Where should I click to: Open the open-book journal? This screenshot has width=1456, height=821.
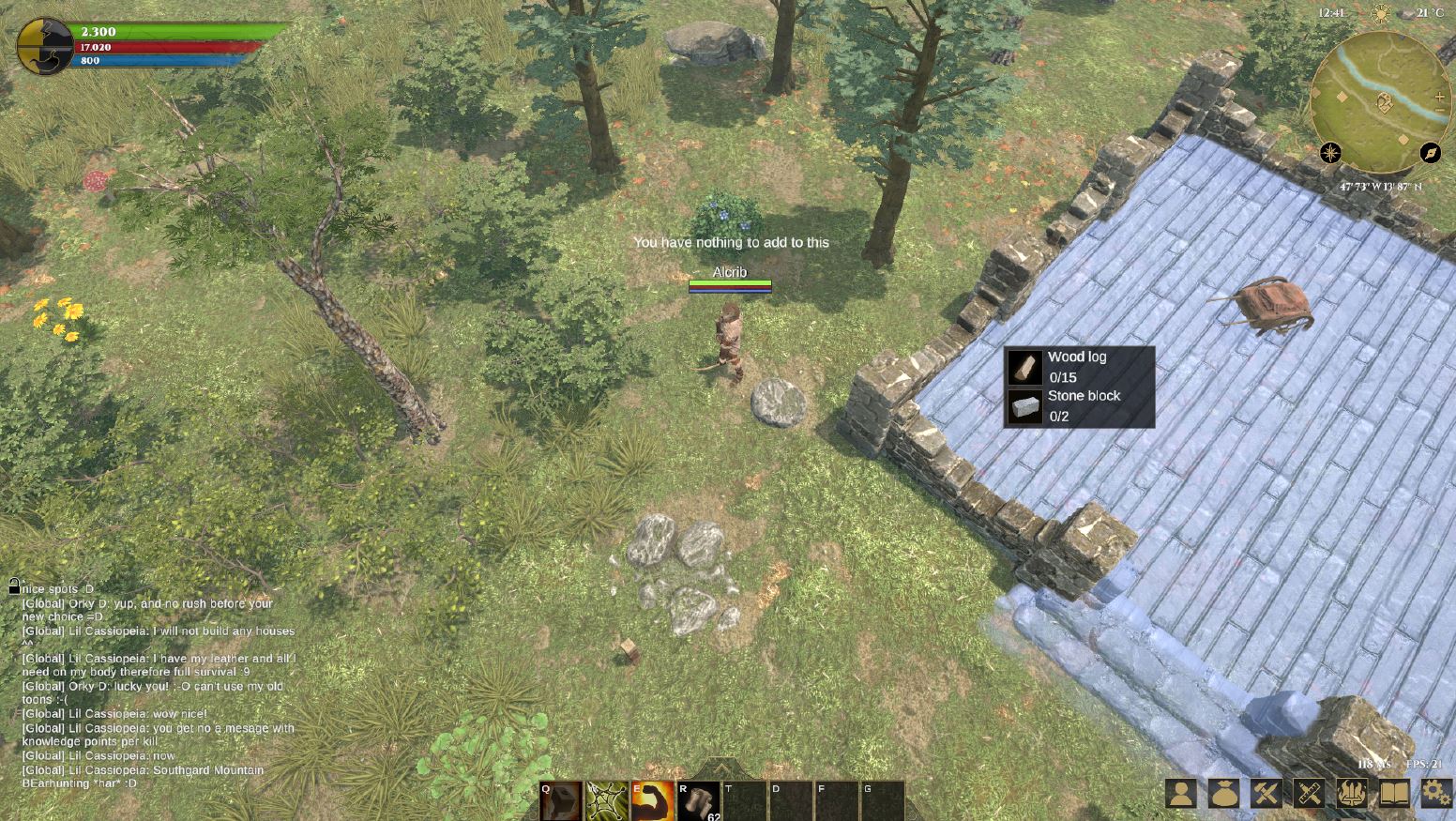click(x=1394, y=794)
